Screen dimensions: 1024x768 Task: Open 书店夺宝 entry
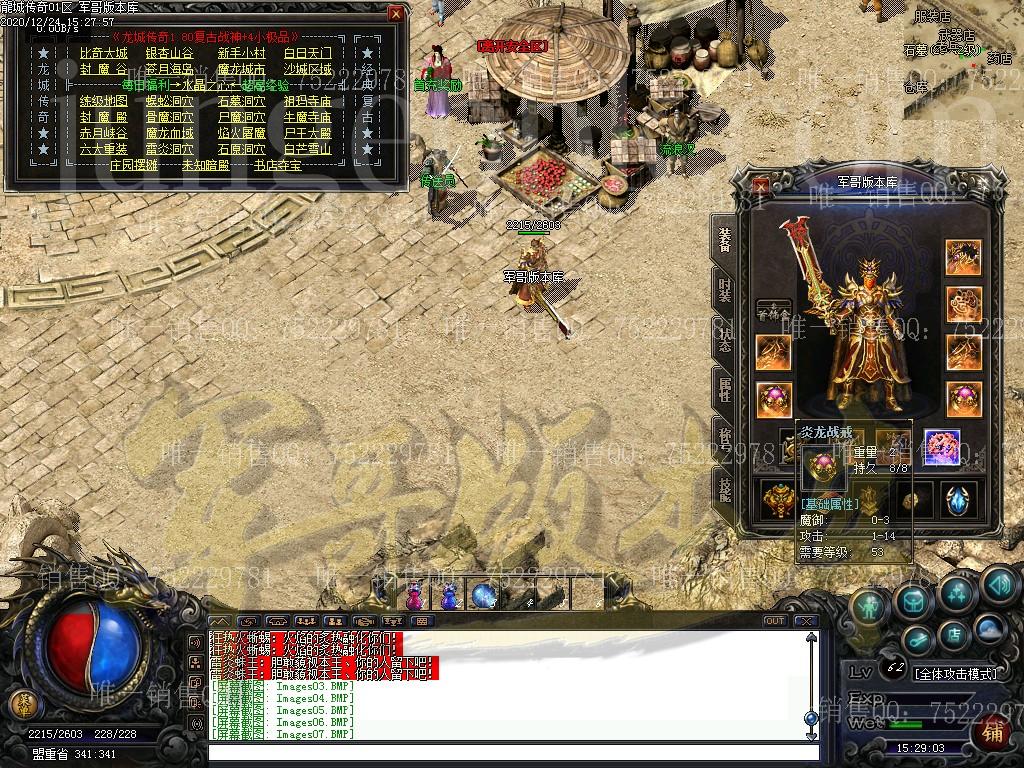tap(277, 165)
